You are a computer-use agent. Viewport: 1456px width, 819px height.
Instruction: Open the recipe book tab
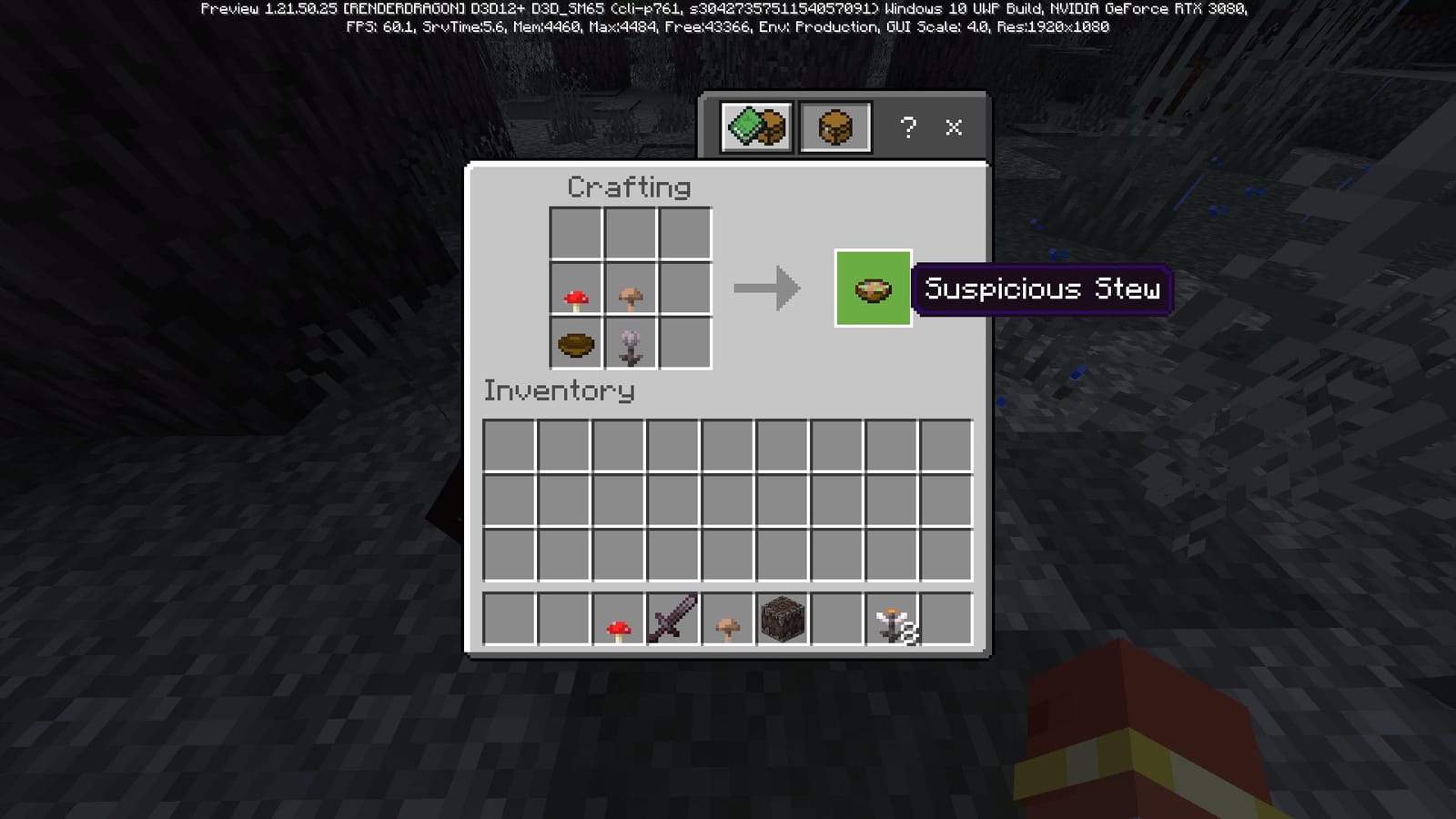click(x=755, y=127)
